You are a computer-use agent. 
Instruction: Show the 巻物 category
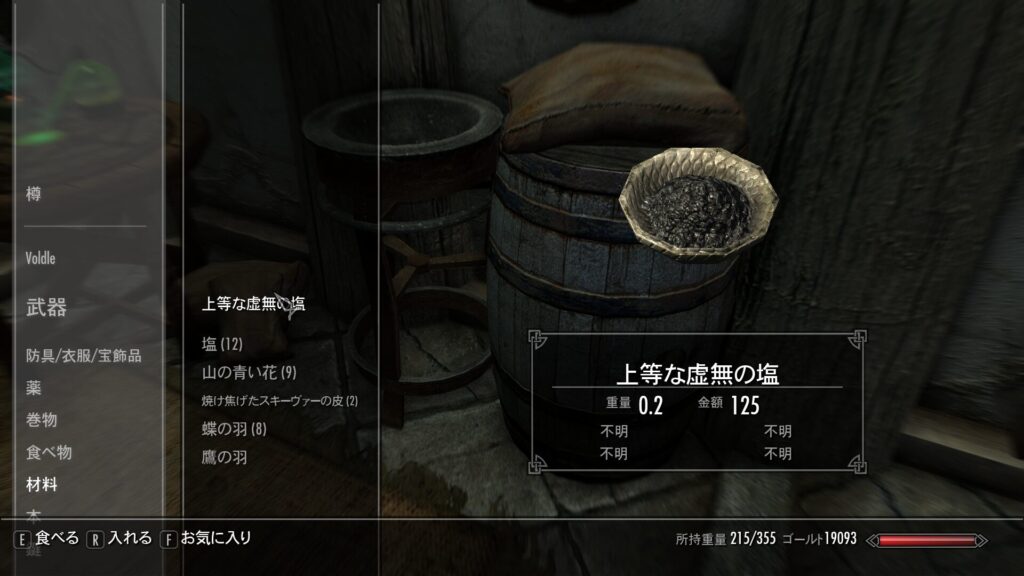click(42, 420)
